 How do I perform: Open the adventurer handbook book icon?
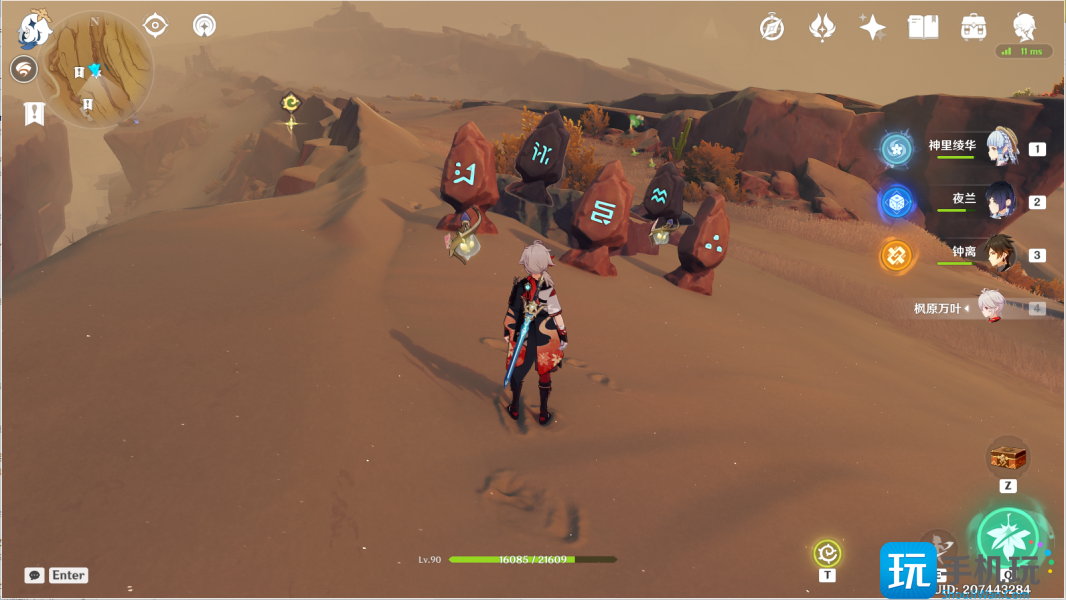[x=922, y=28]
